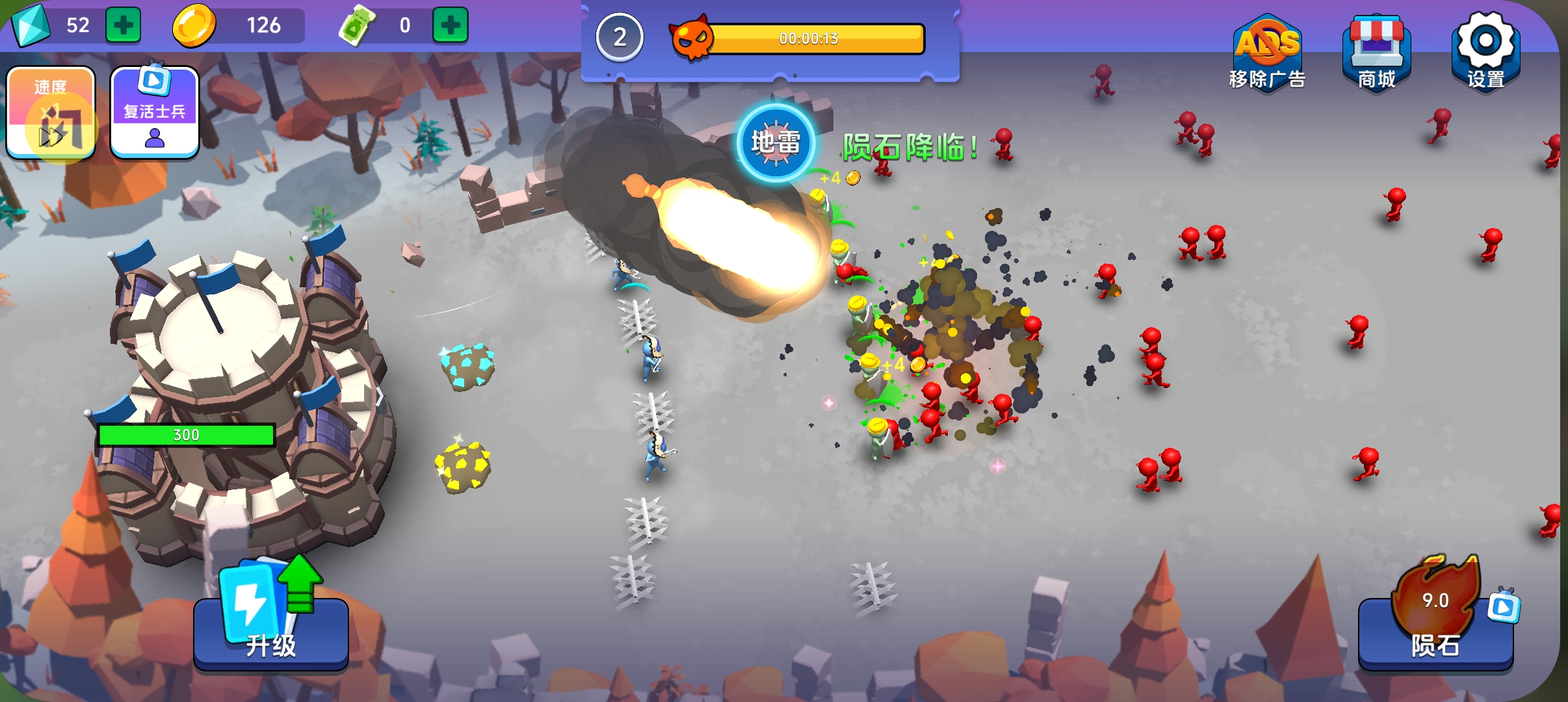Open the 商城 shop
The image size is (1568, 702).
(x=1376, y=53)
